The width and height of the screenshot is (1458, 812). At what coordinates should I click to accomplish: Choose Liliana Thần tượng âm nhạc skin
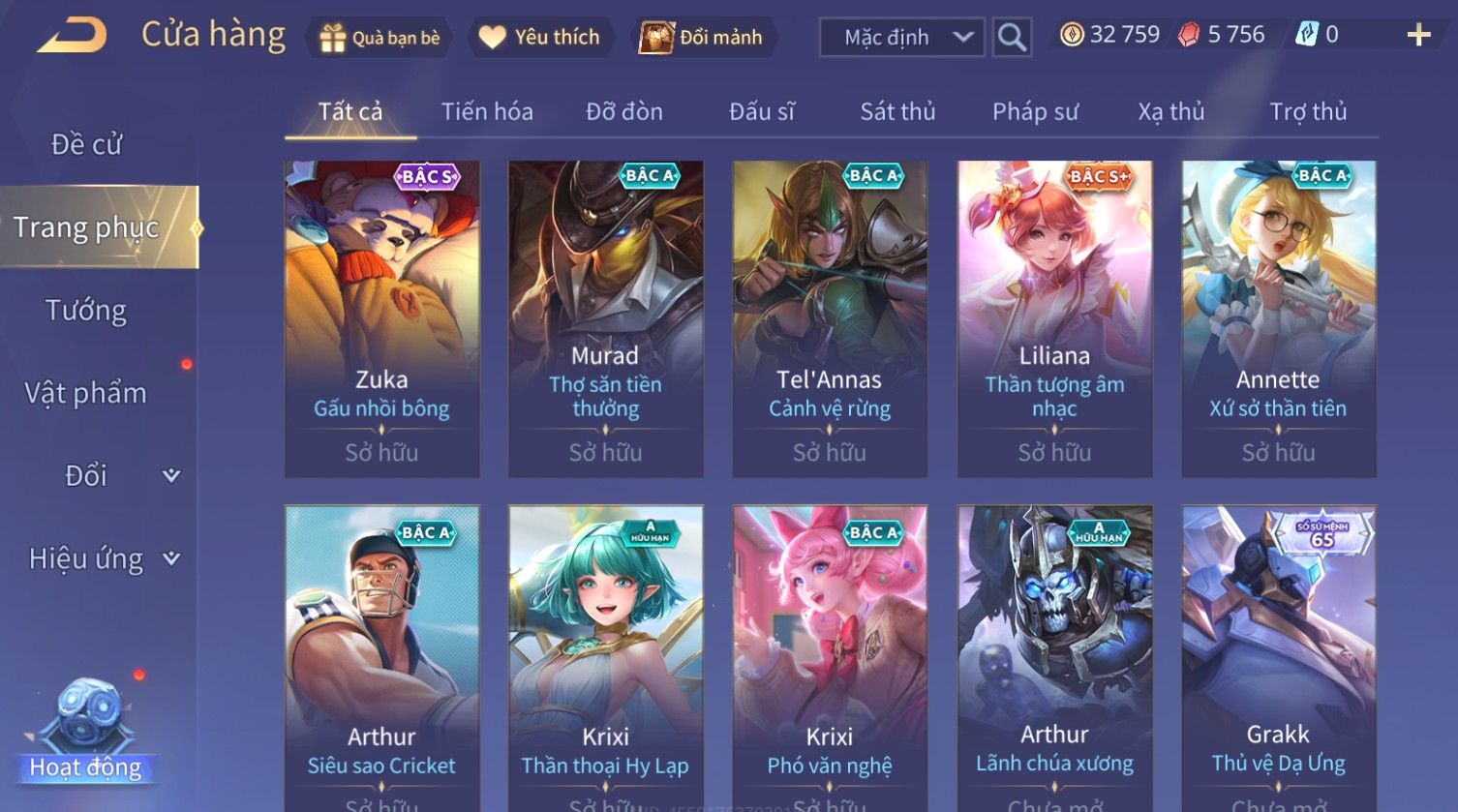click(1054, 318)
